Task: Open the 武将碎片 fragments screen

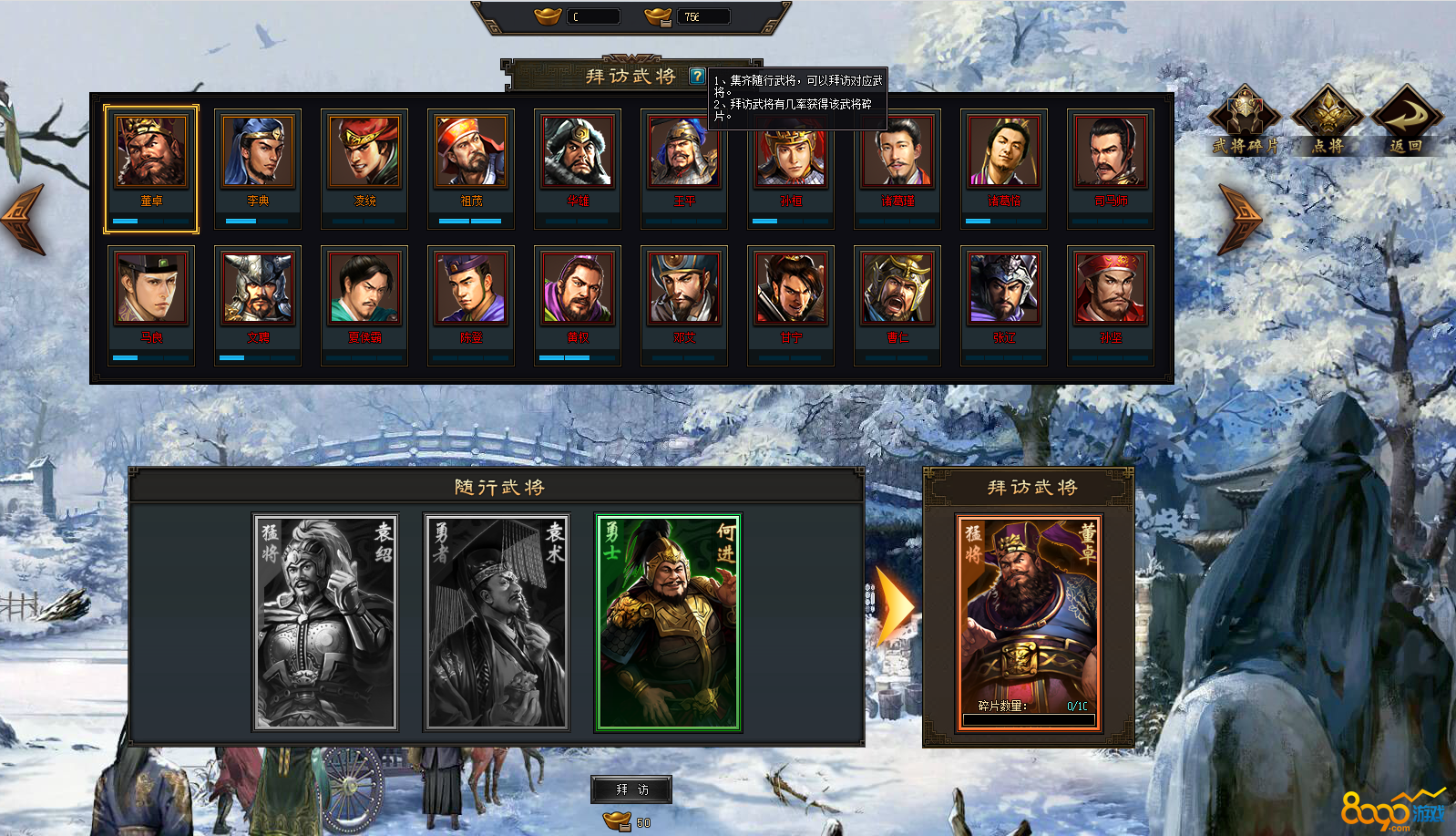Action: tap(1245, 120)
